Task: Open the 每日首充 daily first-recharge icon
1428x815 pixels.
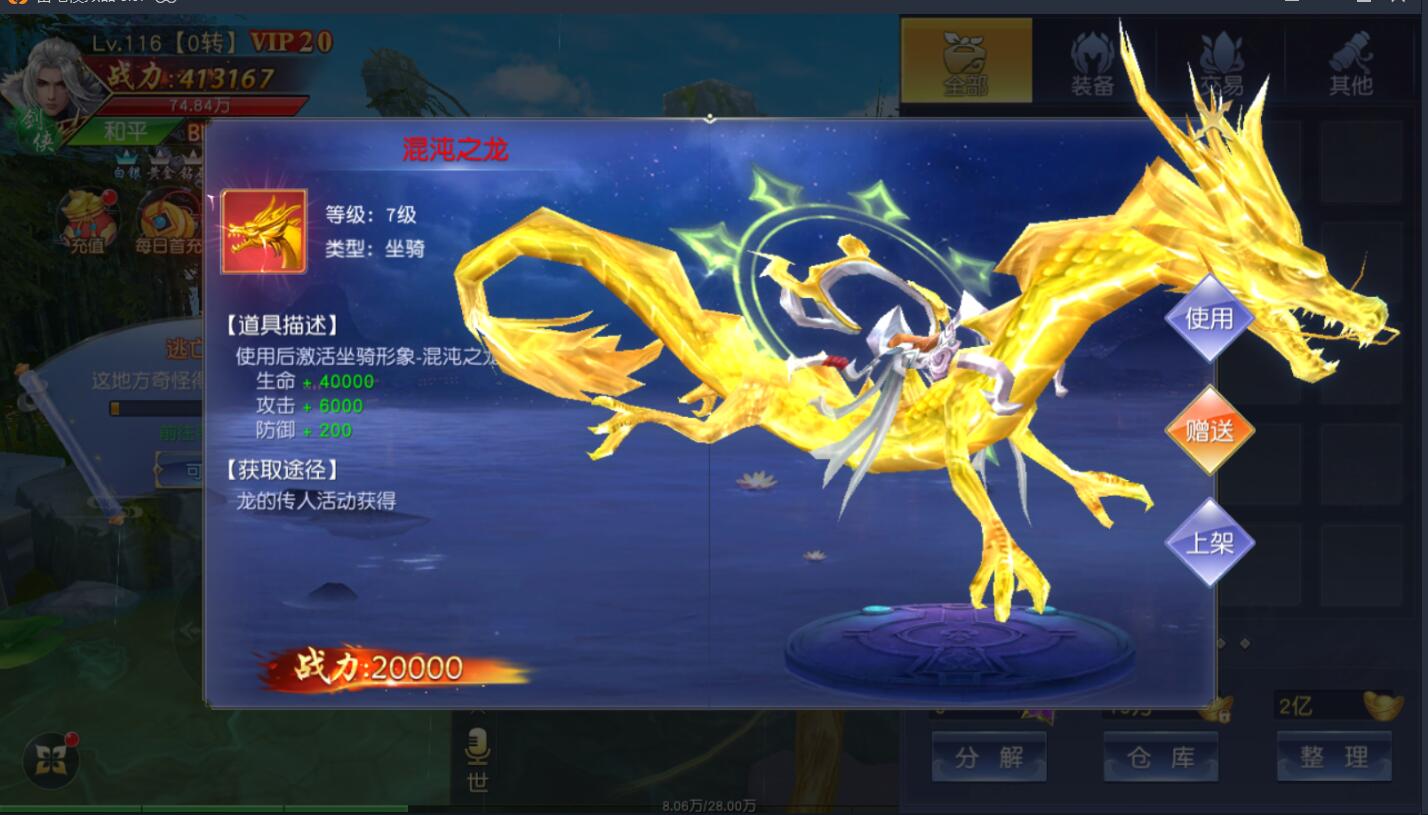Action: (x=166, y=221)
